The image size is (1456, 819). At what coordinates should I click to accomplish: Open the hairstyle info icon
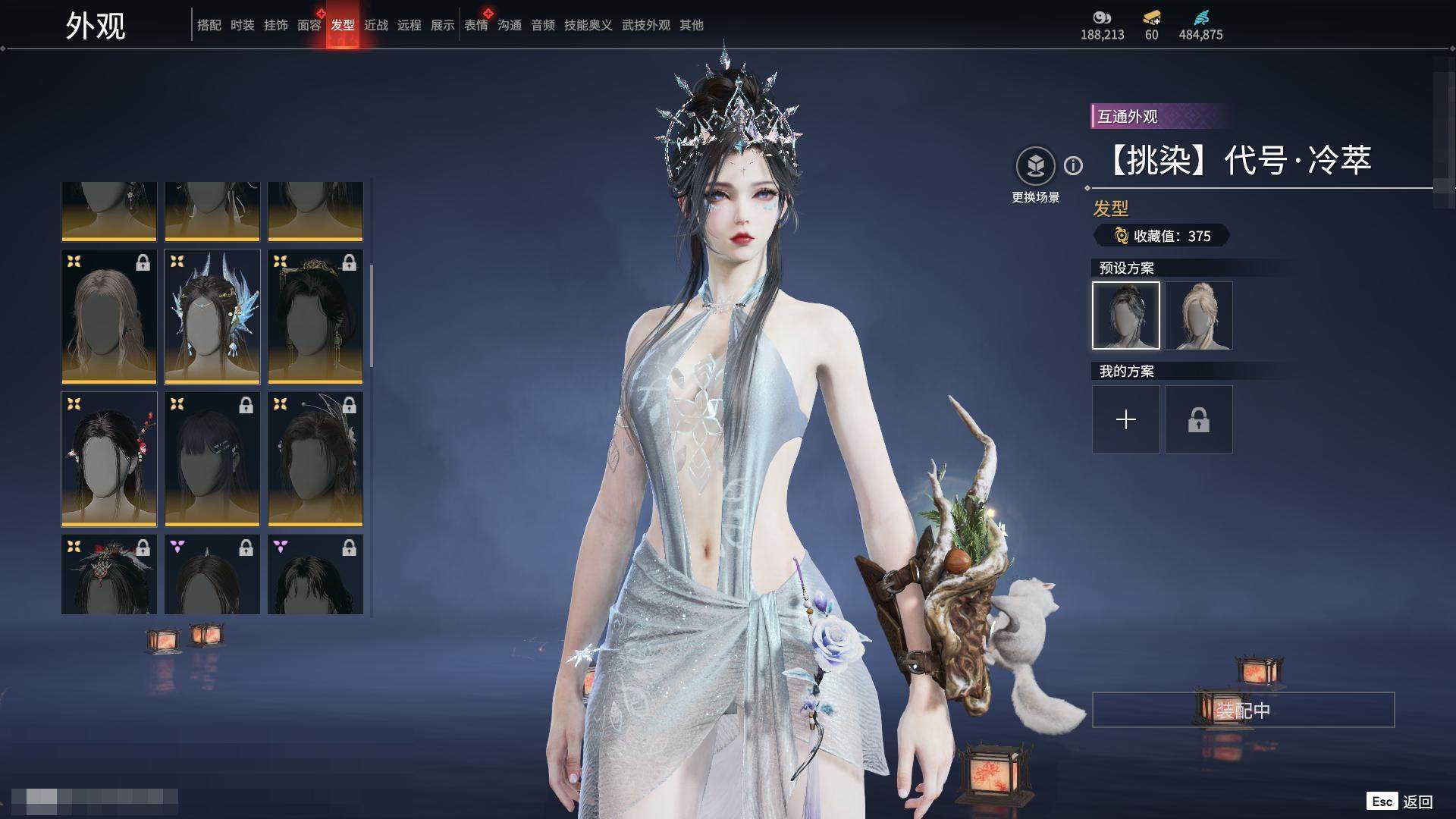[x=1073, y=165]
